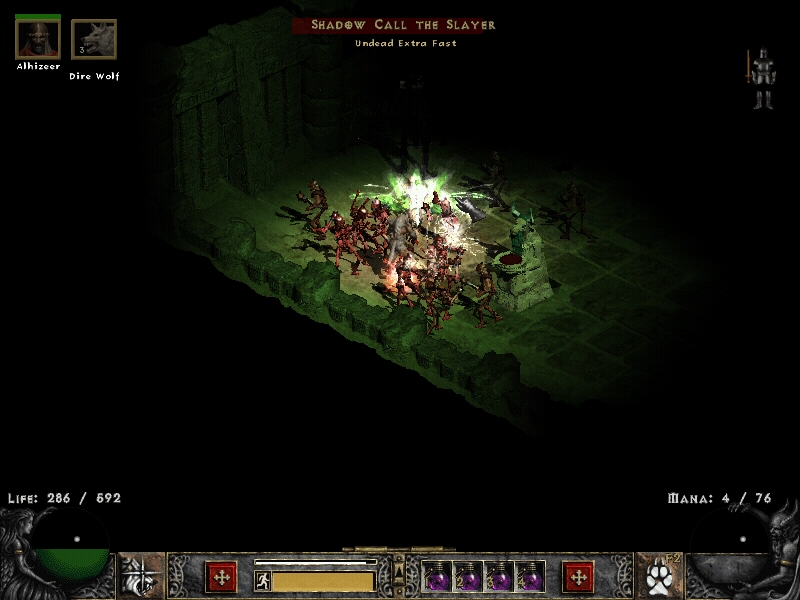Open the wolf paw right skill selector
This screenshot has height=600, width=800.
coord(657,576)
